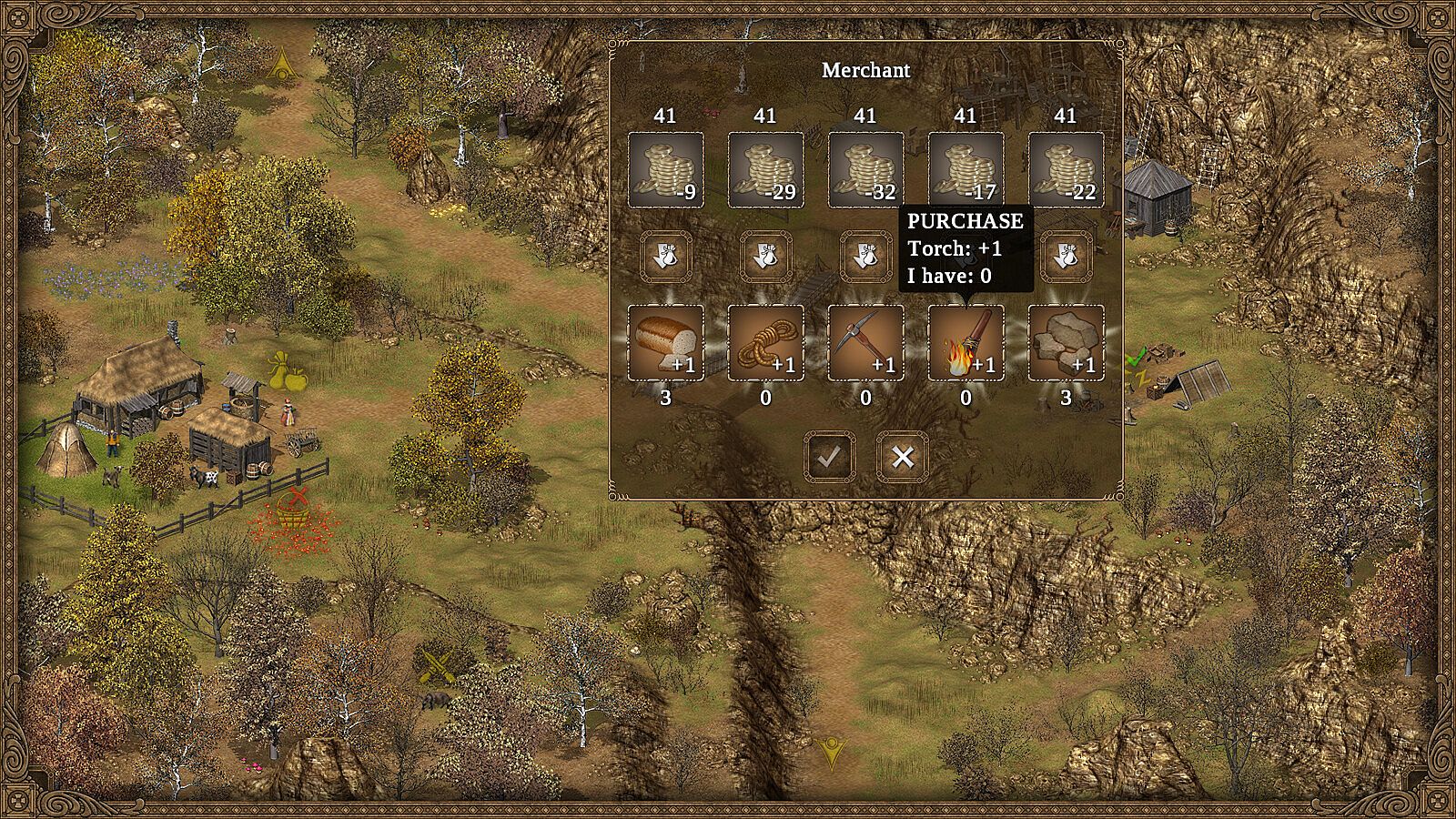Viewport: 1456px width, 819px height.
Task: Choose the stones item slot
Action: coord(1066,343)
